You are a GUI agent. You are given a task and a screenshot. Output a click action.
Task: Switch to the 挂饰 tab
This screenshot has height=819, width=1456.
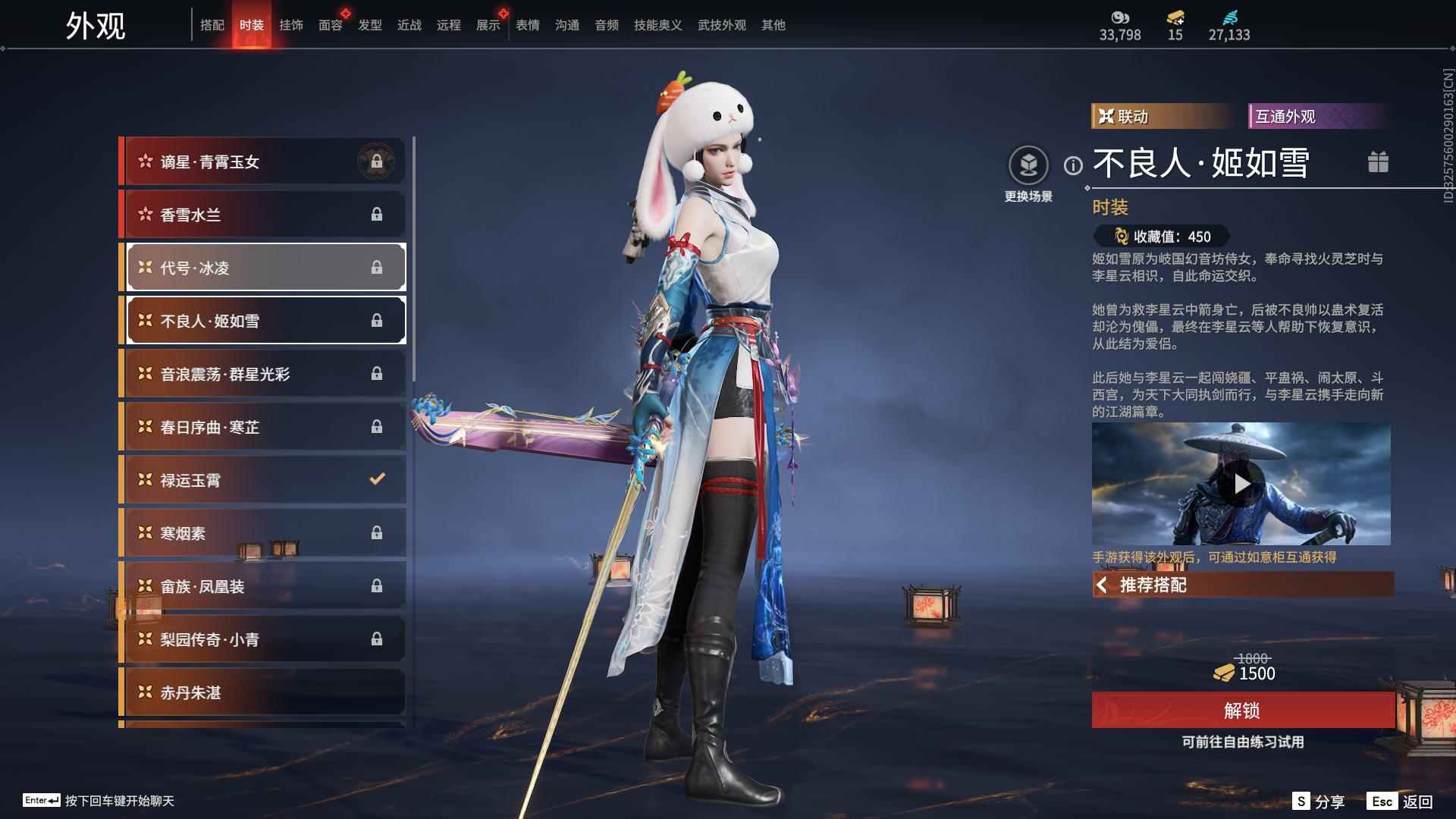point(291,24)
